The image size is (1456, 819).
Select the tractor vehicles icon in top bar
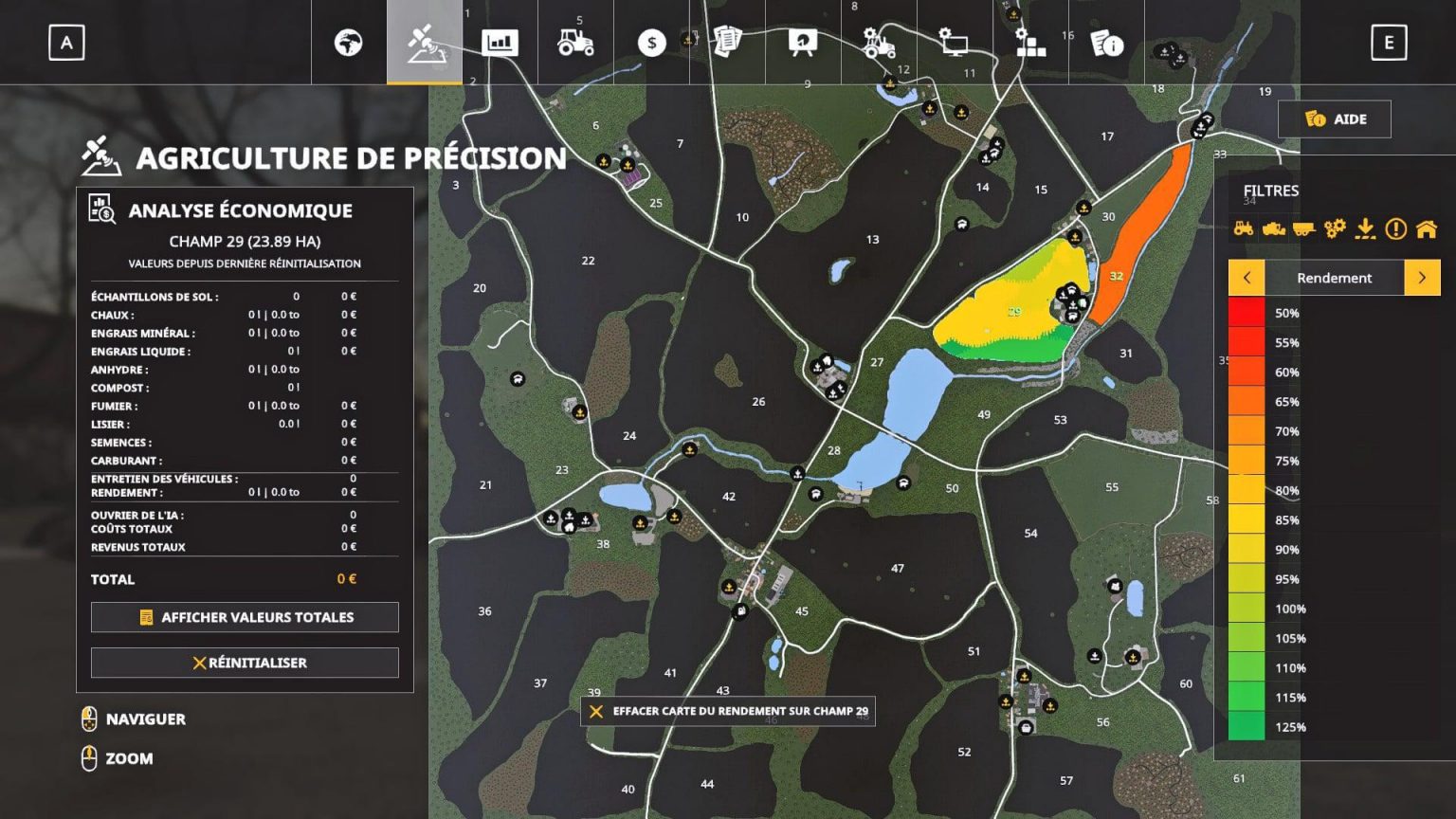pyautogui.click(x=575, y=43)
